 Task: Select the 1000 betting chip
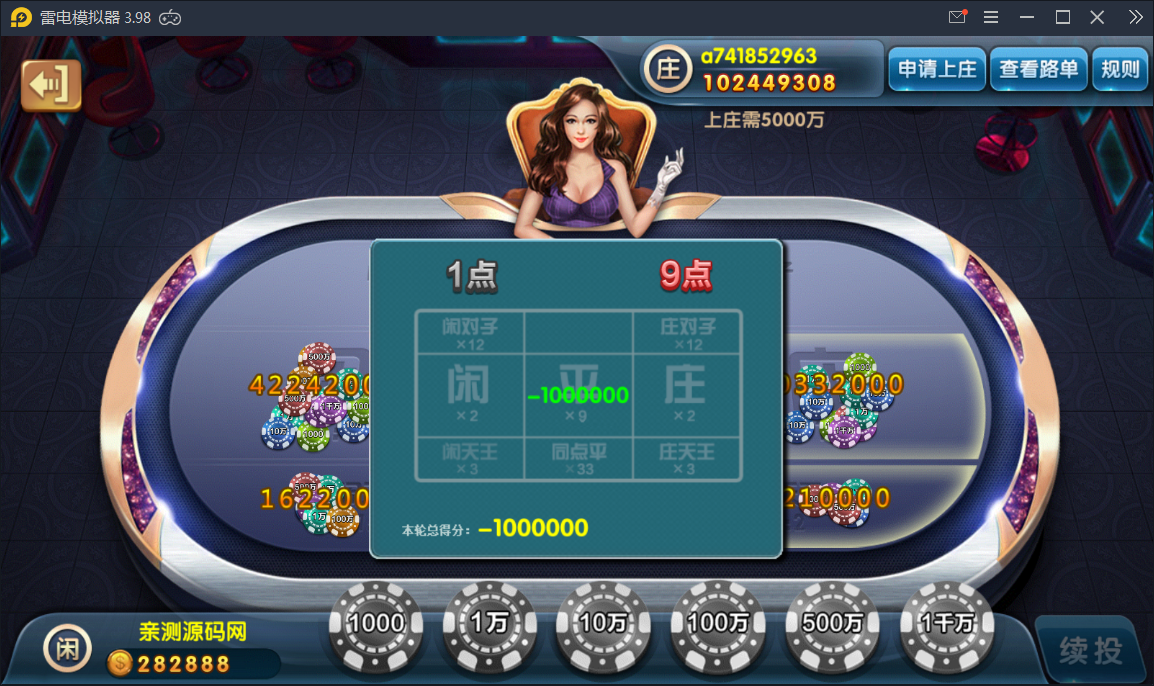376,625
